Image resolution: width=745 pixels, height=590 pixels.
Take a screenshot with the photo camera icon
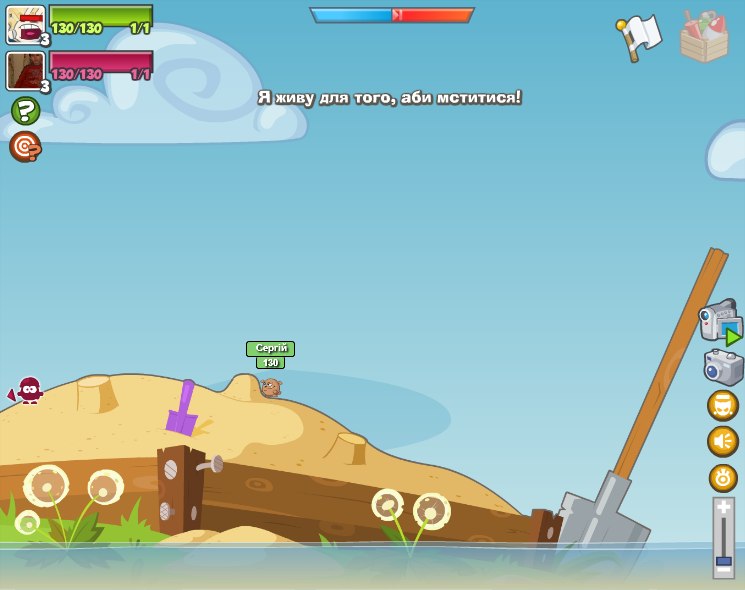click(x=723, y=367)
